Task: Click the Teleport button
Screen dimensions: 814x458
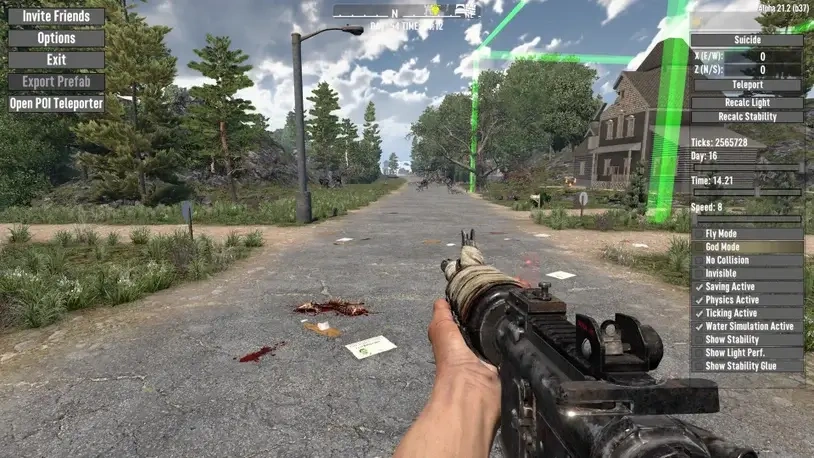Action: point(747,85)
